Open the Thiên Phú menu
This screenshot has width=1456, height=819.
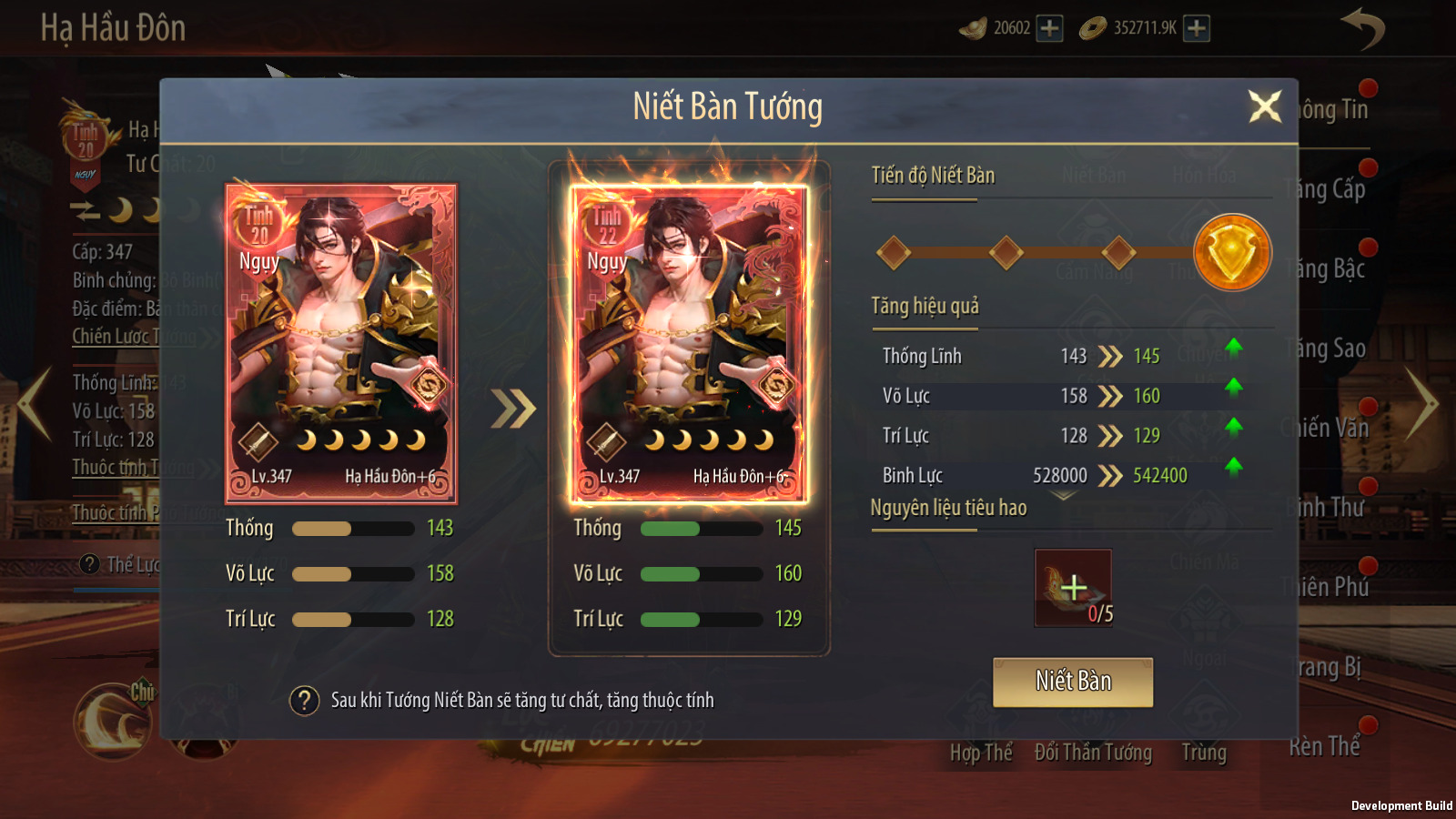click(x=1327, y=587)
